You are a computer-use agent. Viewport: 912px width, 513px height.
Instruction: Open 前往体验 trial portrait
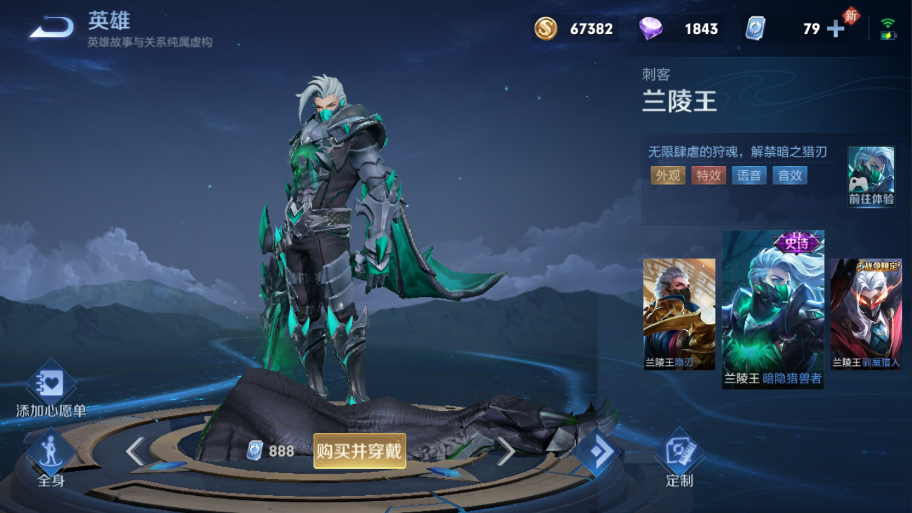click(870, 175)
